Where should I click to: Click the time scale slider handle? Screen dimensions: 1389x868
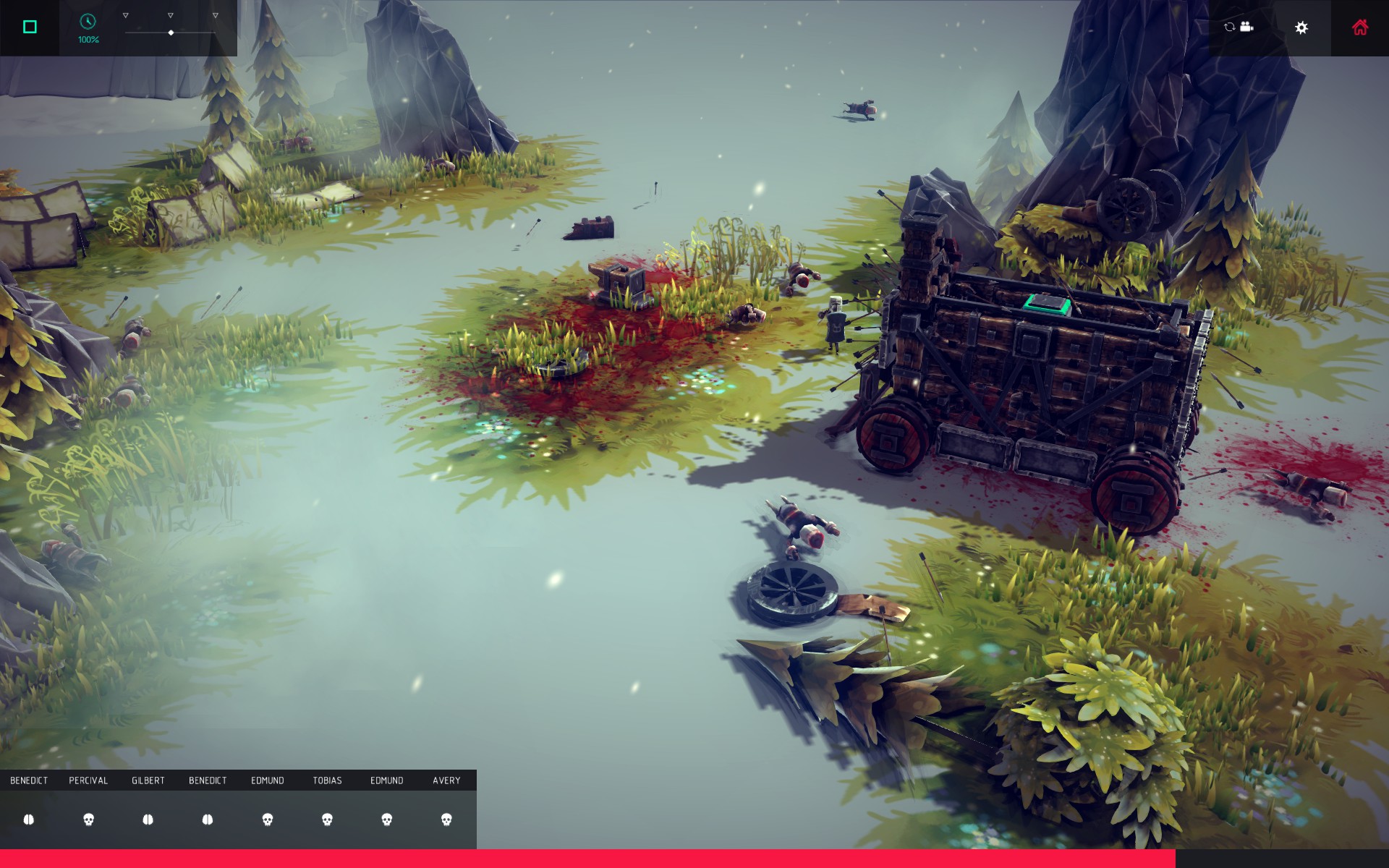click(x=171, y=33)
